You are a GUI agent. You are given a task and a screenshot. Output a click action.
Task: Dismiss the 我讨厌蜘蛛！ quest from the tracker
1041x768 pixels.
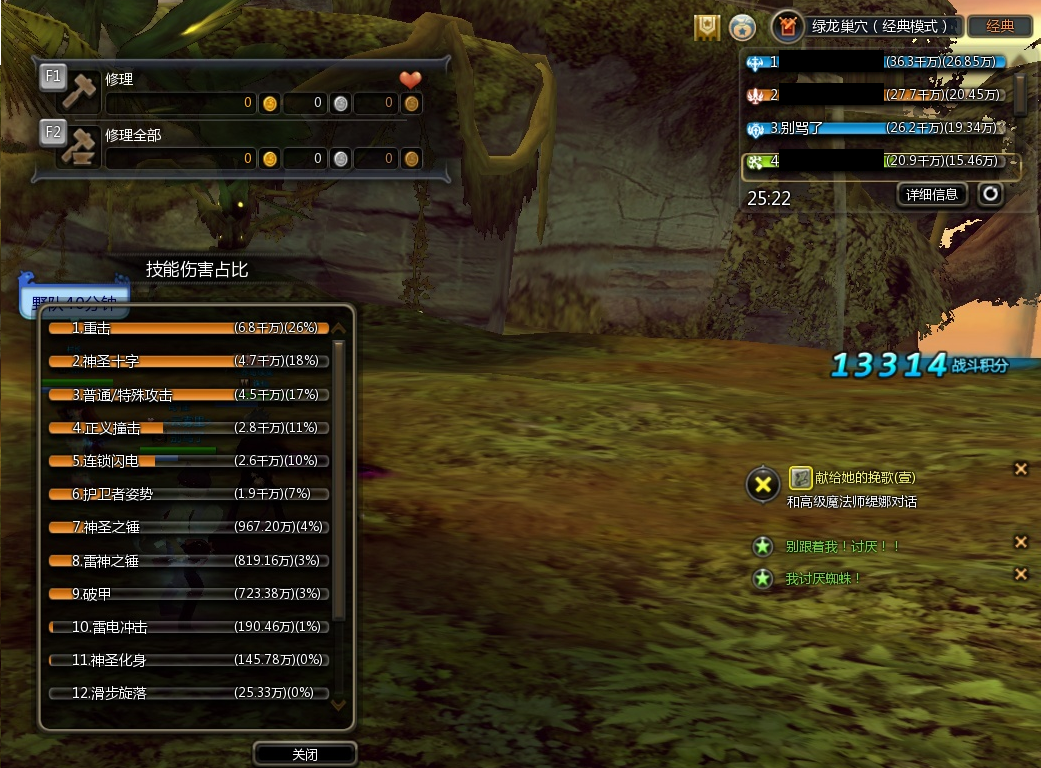pyautogui.click(x=1021, y=574)
